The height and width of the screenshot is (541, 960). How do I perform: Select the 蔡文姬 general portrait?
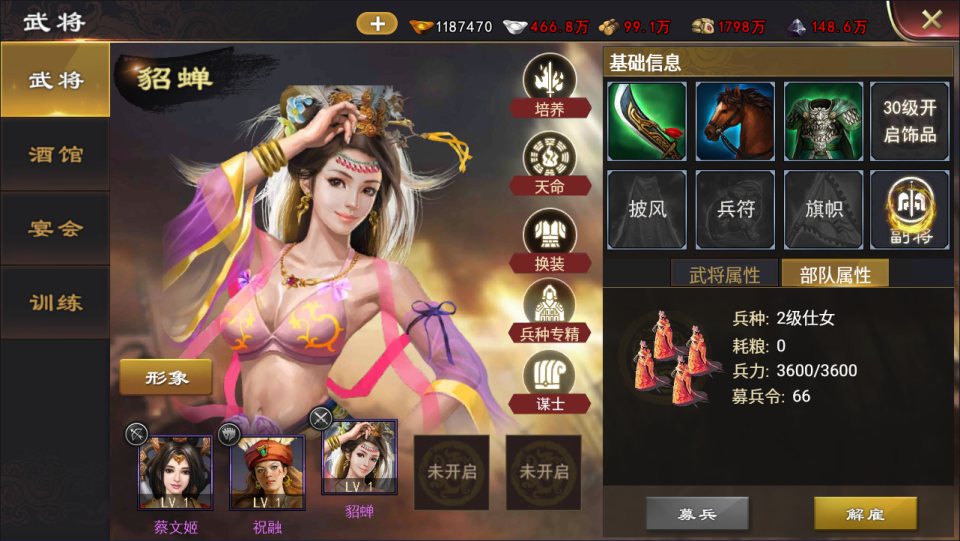click(175, 472)
